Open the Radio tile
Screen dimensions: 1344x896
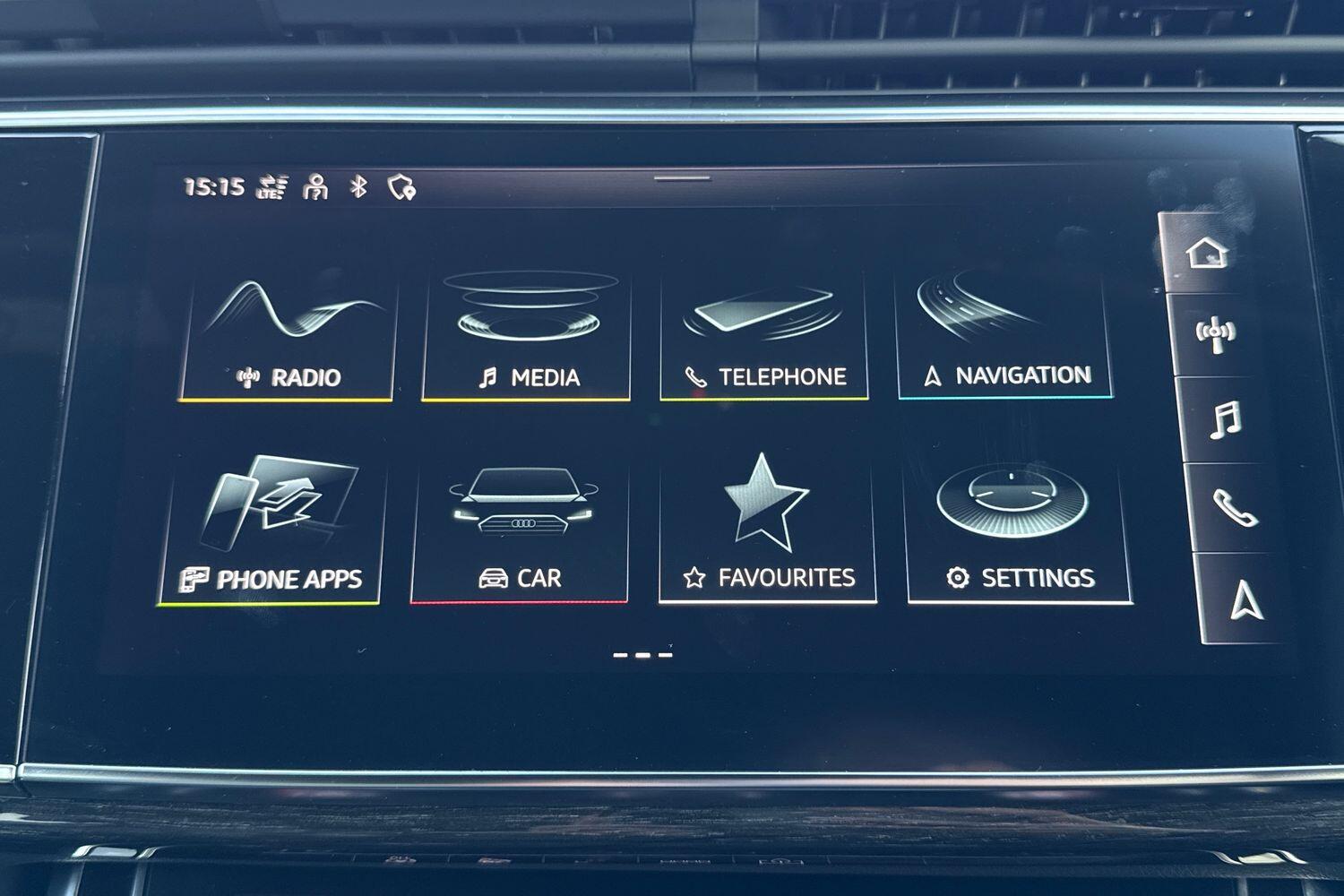click(x=287, y=336)
